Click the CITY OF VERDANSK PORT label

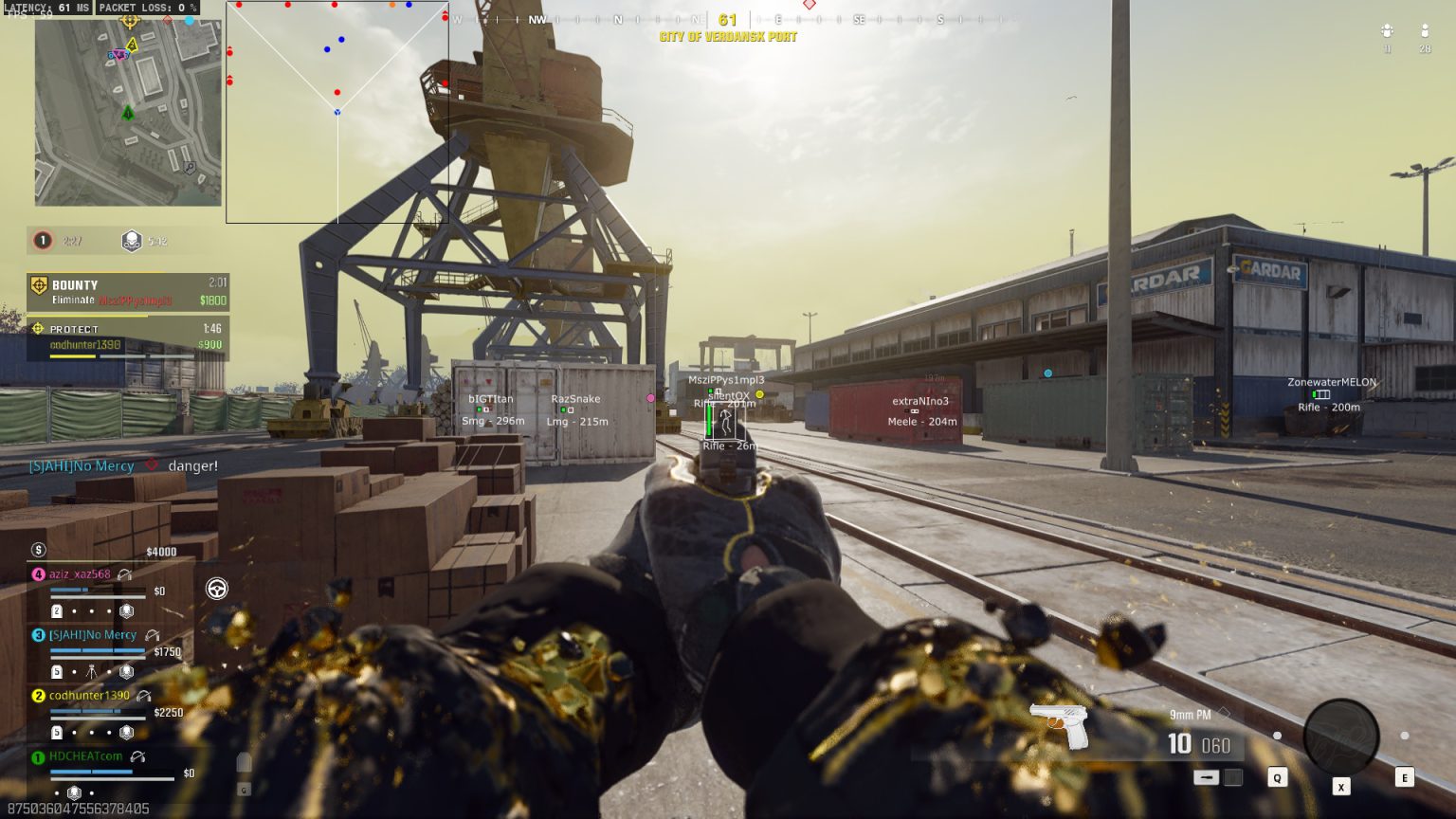(x=730, y=36)
